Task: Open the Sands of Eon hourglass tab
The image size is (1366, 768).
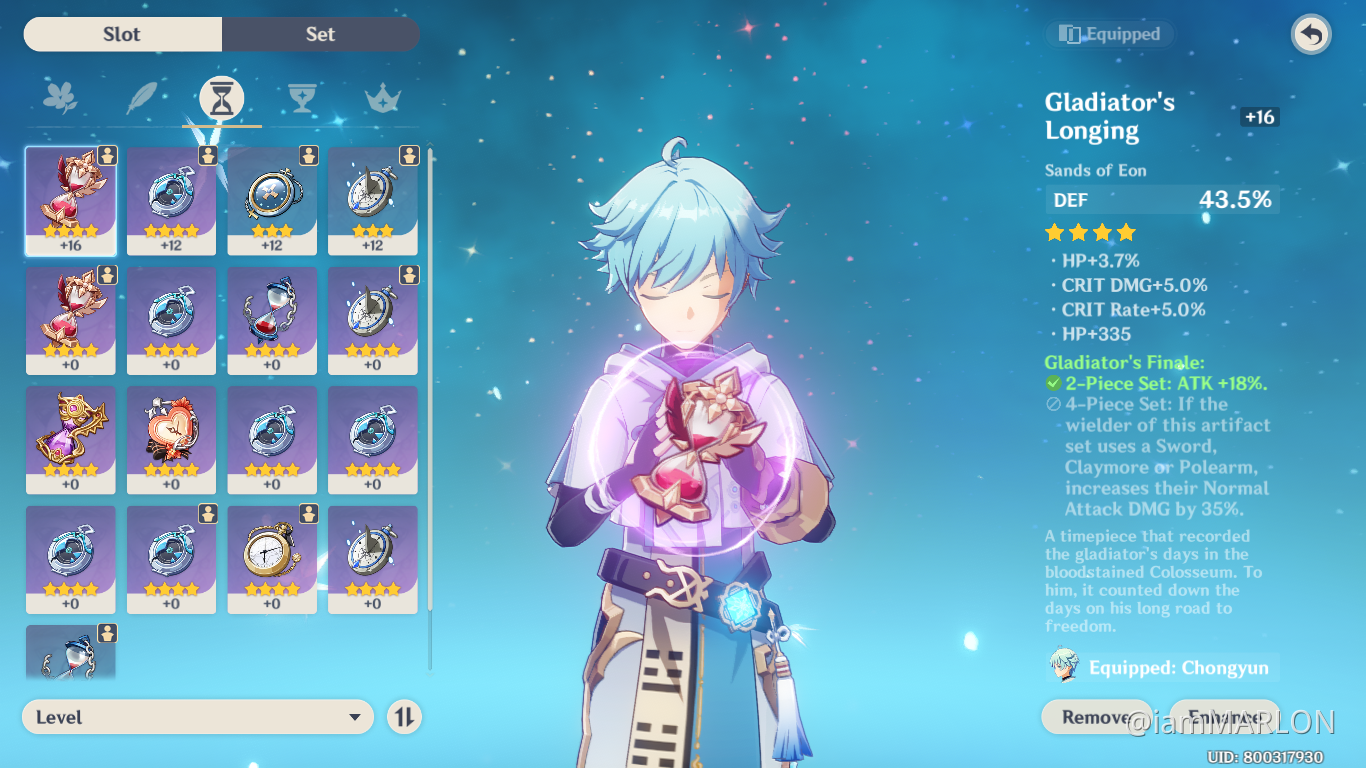Action: click(221, 97)
